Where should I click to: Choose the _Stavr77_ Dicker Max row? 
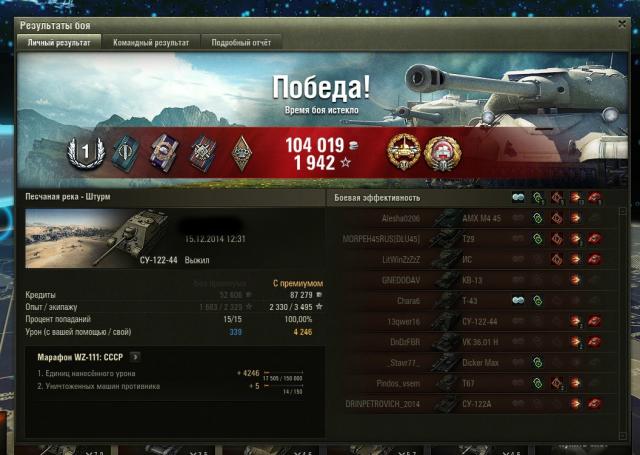pos(470,362)
